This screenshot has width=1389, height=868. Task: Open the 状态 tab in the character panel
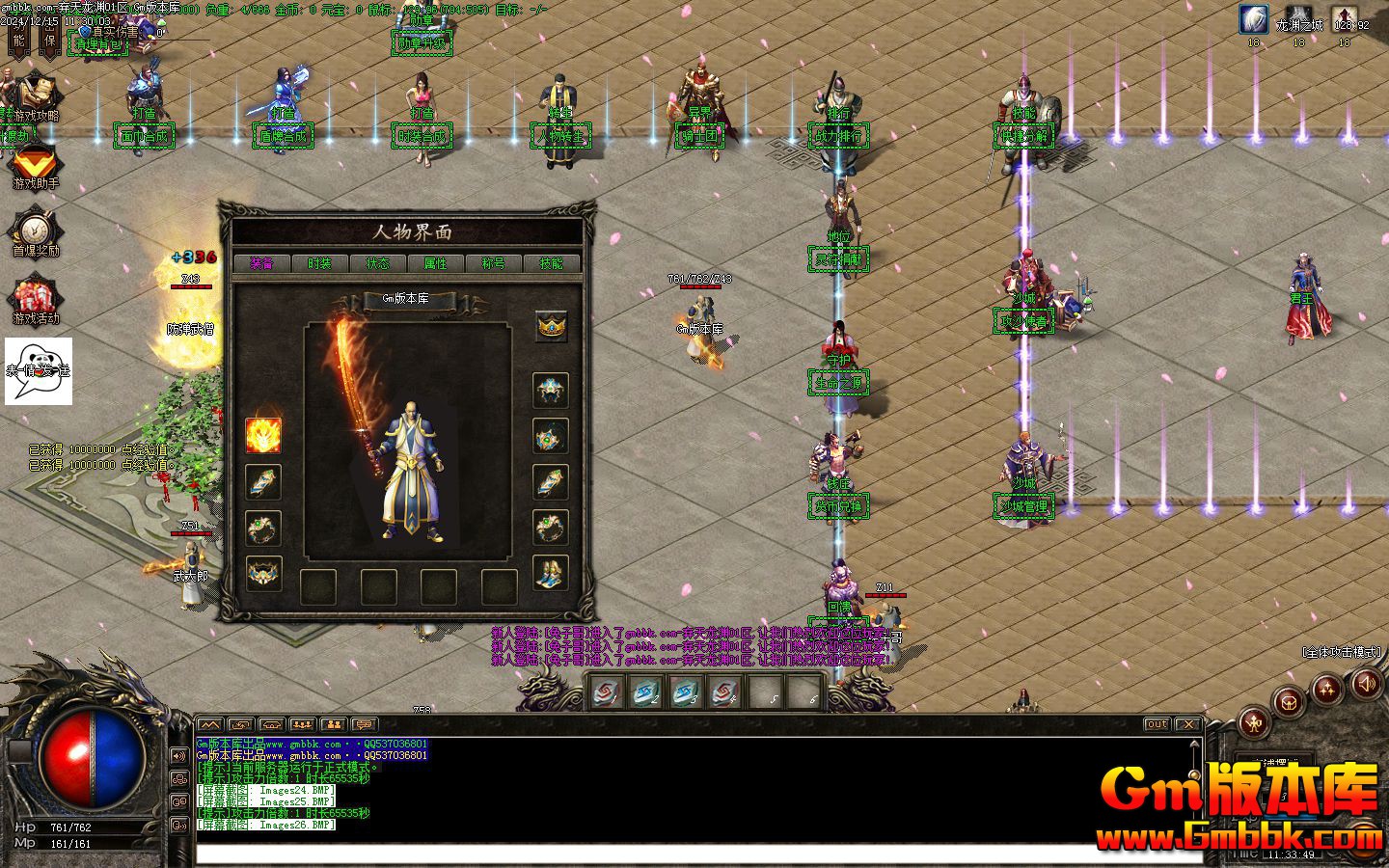click(x=377, y=263)
